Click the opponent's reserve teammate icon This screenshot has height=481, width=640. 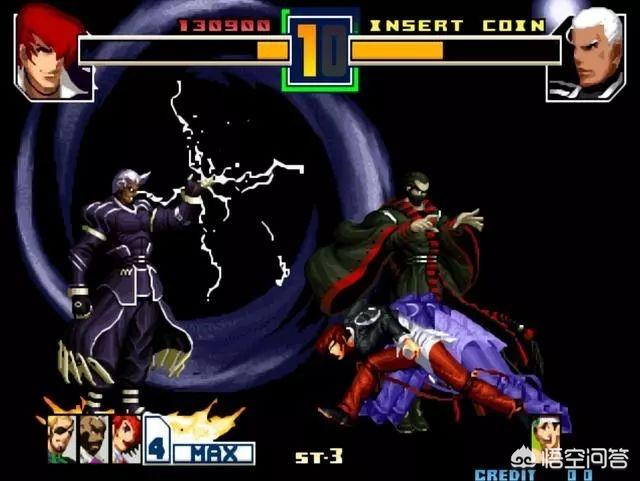tap(545, 434)
